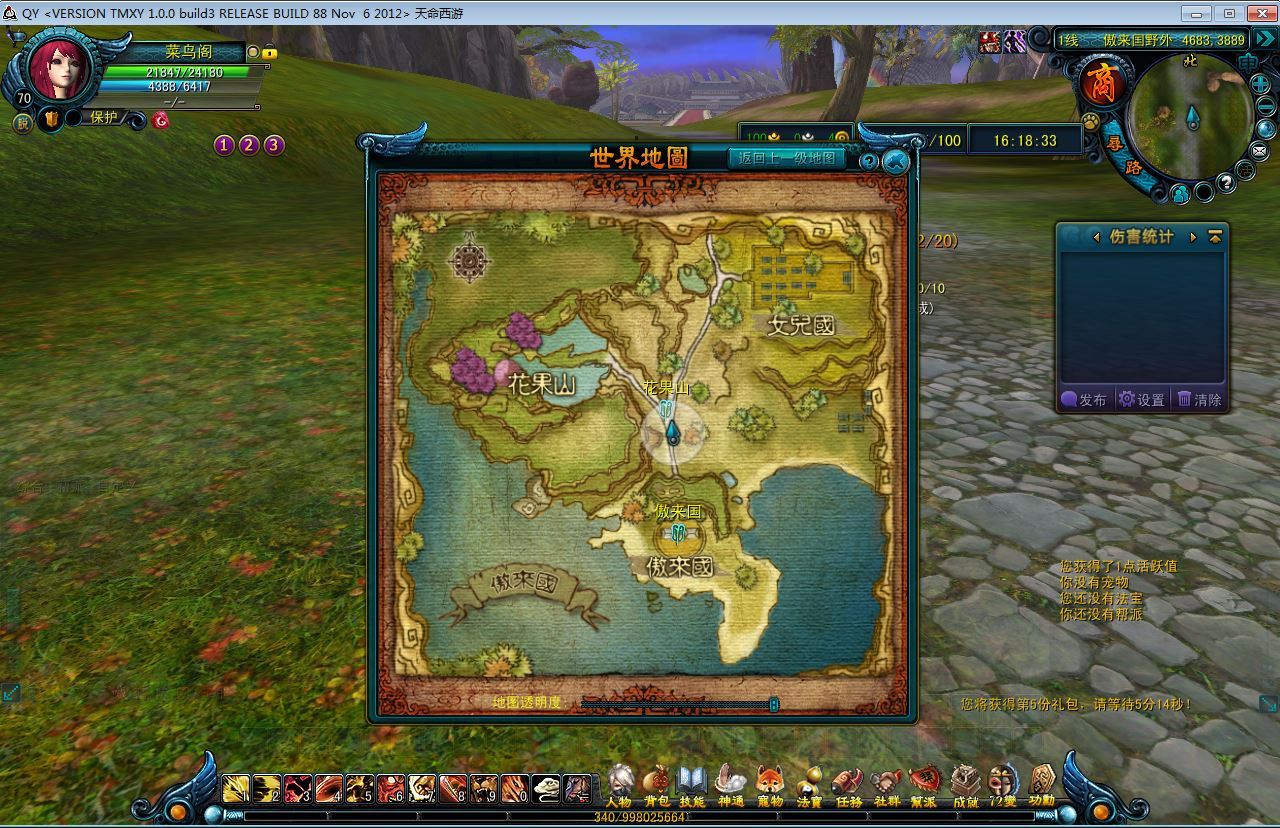This screenshot has width=1280, height=828.
Task: Open the 帮派 guild panel
Action: pos(924,785)
